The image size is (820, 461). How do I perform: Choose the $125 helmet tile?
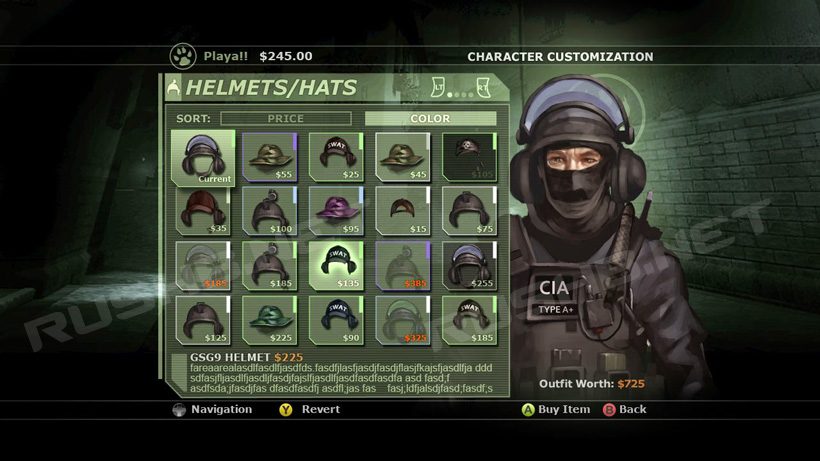[202, 319]
